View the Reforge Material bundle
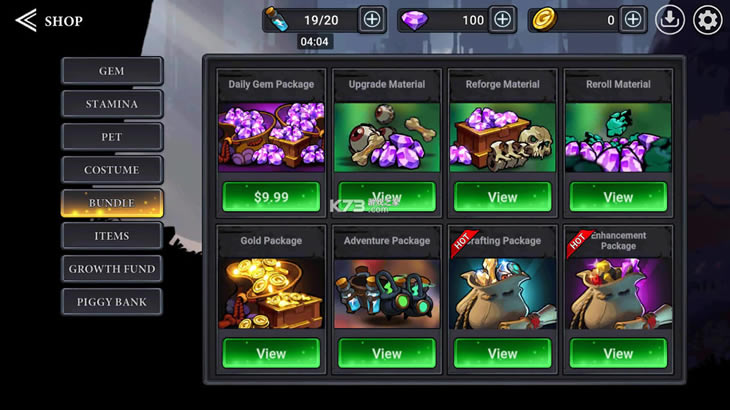 (502, 197)
